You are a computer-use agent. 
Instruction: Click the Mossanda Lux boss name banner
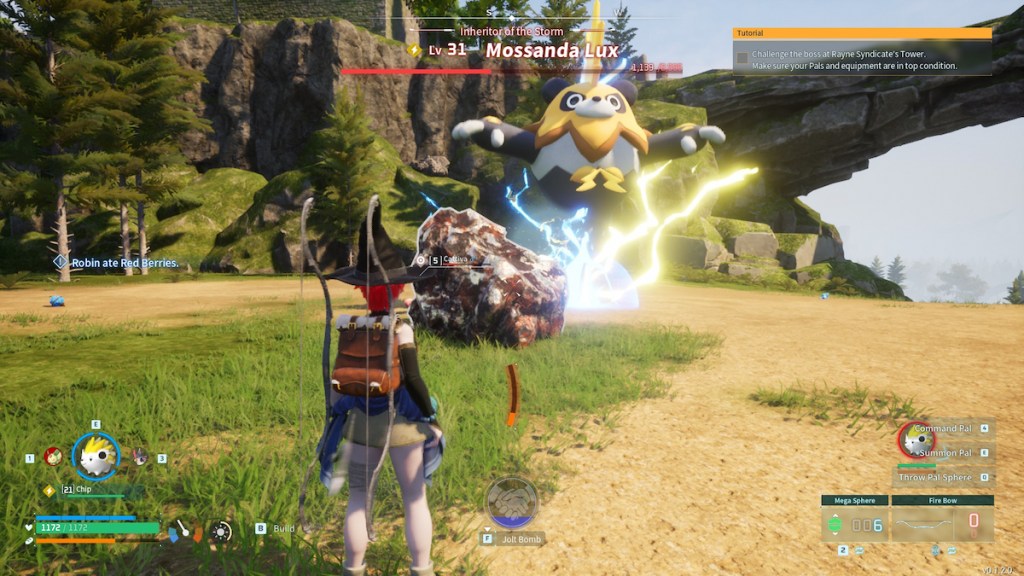coord(552,50)
